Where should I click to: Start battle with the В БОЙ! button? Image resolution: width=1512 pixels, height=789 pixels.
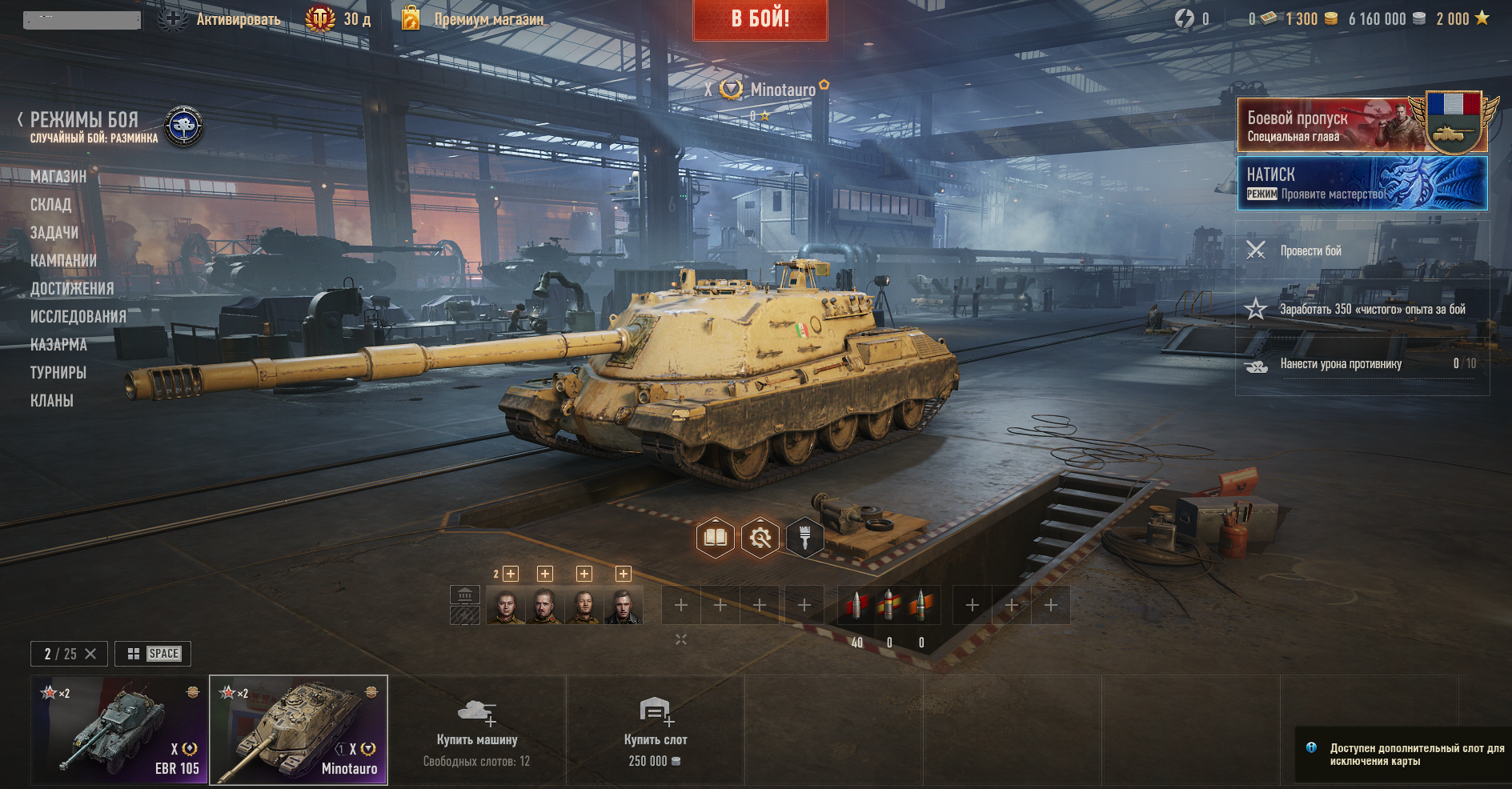[x=760, y=19]
